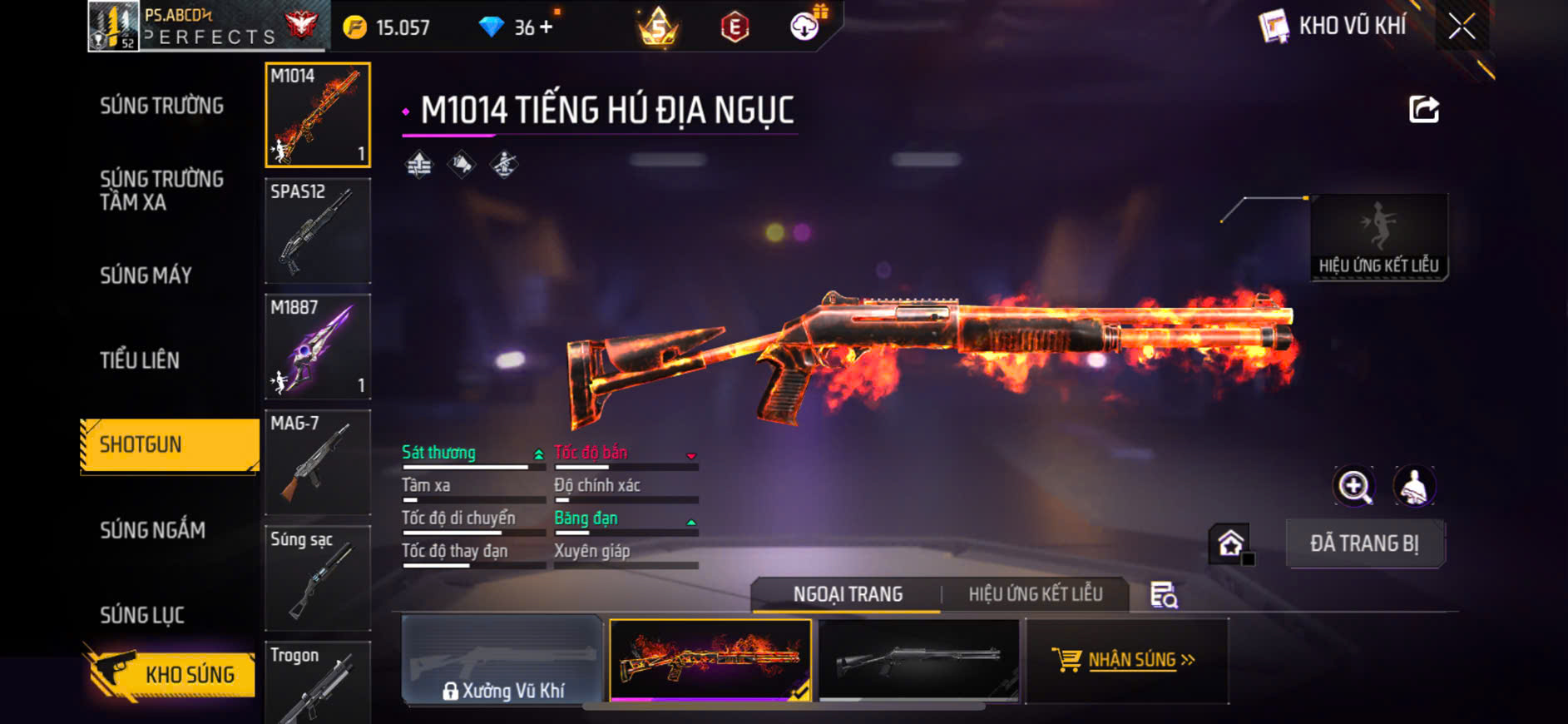
Task: Open the Súng Máy weapon category
Action: (146, 275)
